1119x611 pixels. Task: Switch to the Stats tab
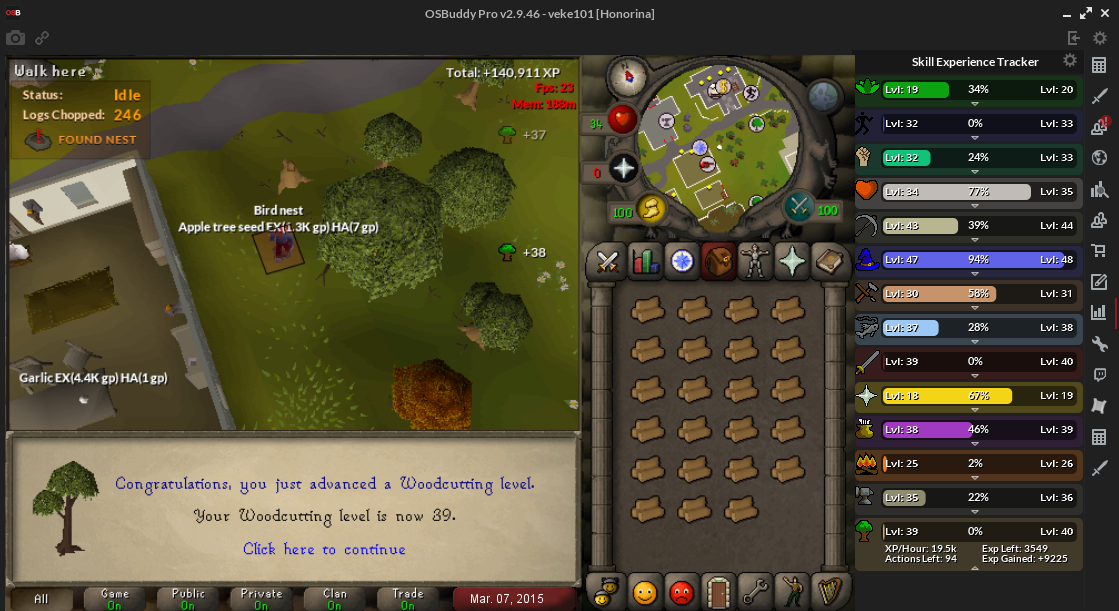click(x=642, y=262)
